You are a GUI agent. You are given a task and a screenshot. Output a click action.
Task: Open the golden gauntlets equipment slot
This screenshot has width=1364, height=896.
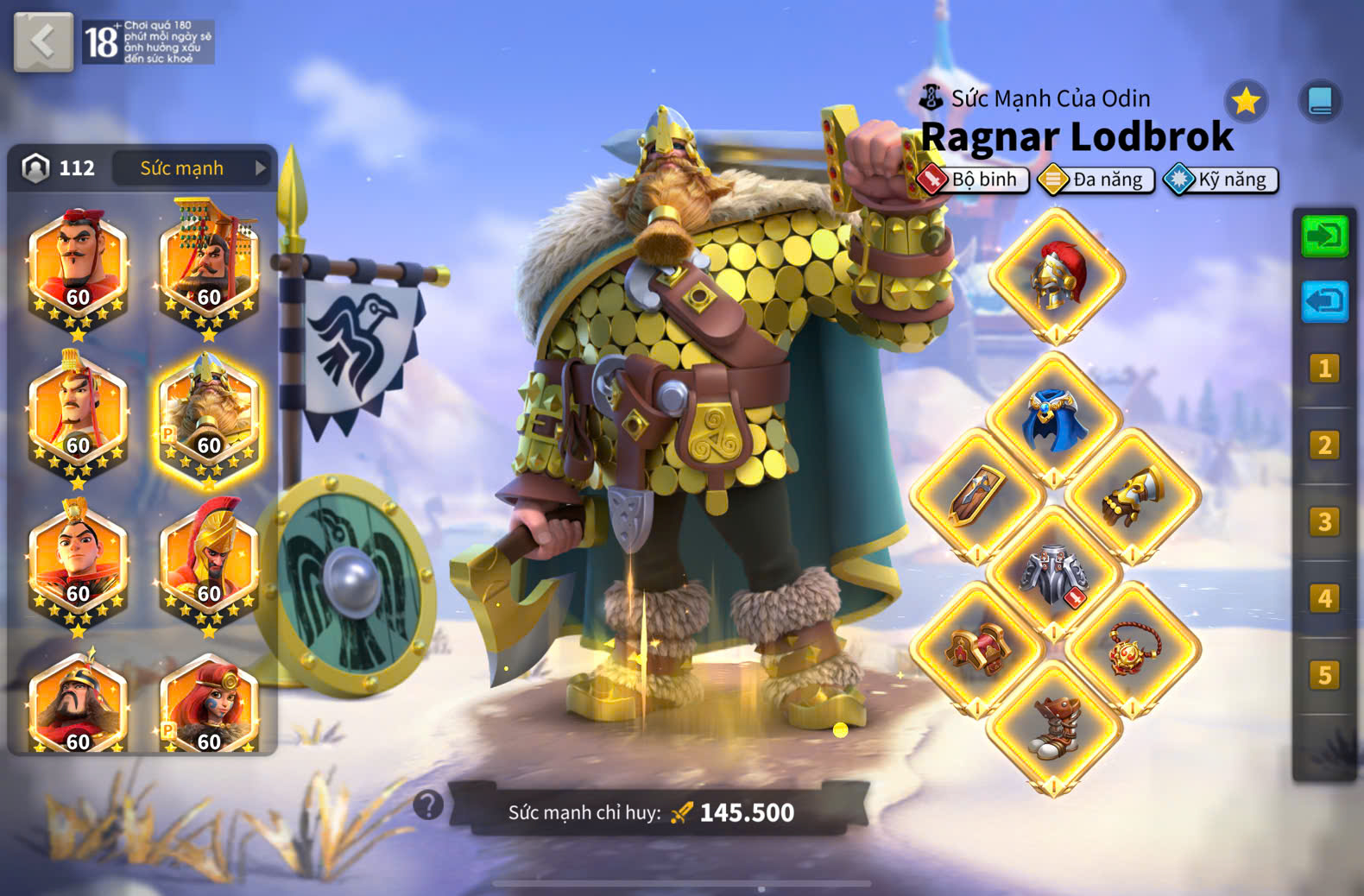pyautogui.click(x=1132, y=496)
